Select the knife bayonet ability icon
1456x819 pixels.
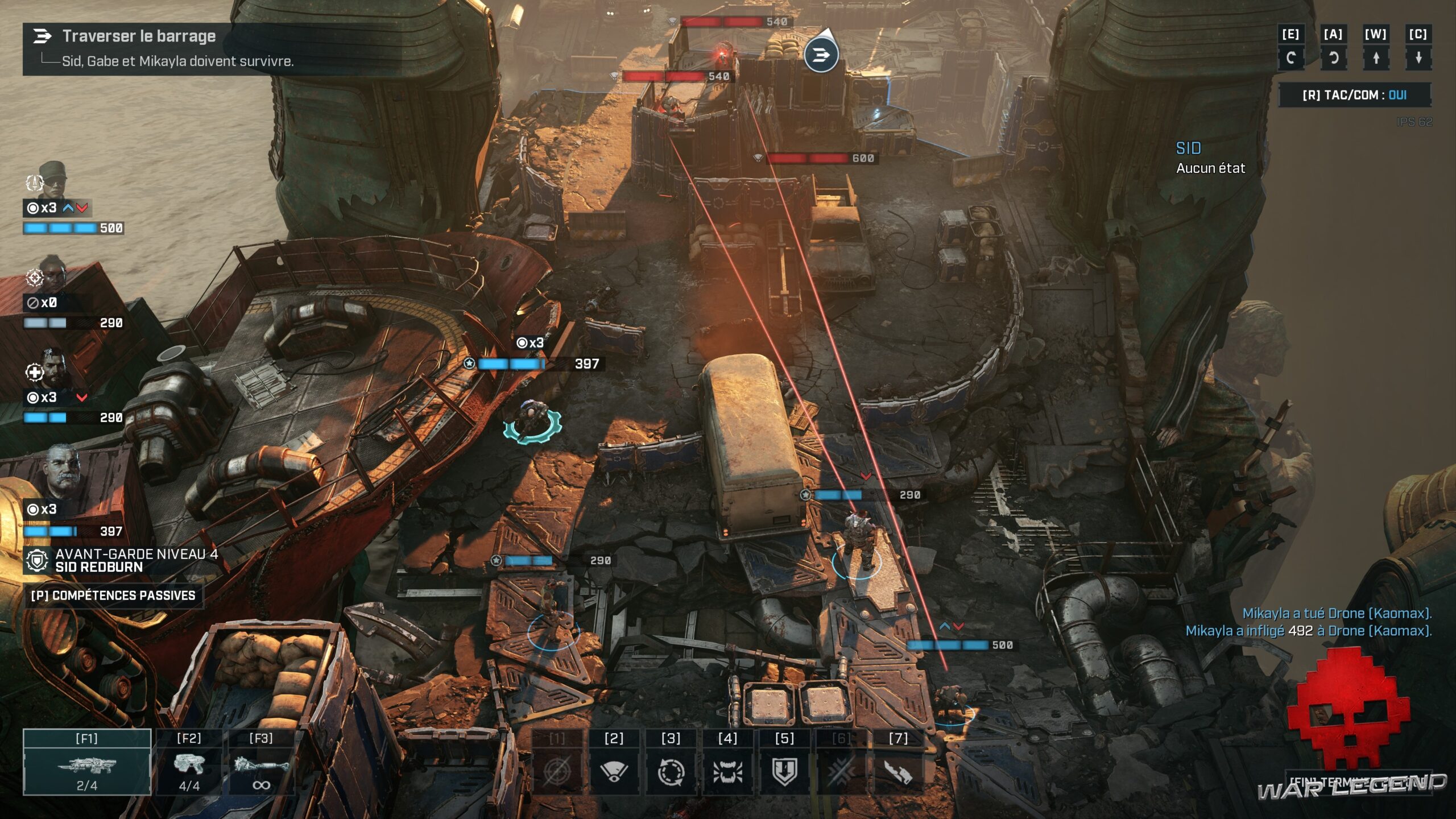pyautogui.click(x=898, y=771)
